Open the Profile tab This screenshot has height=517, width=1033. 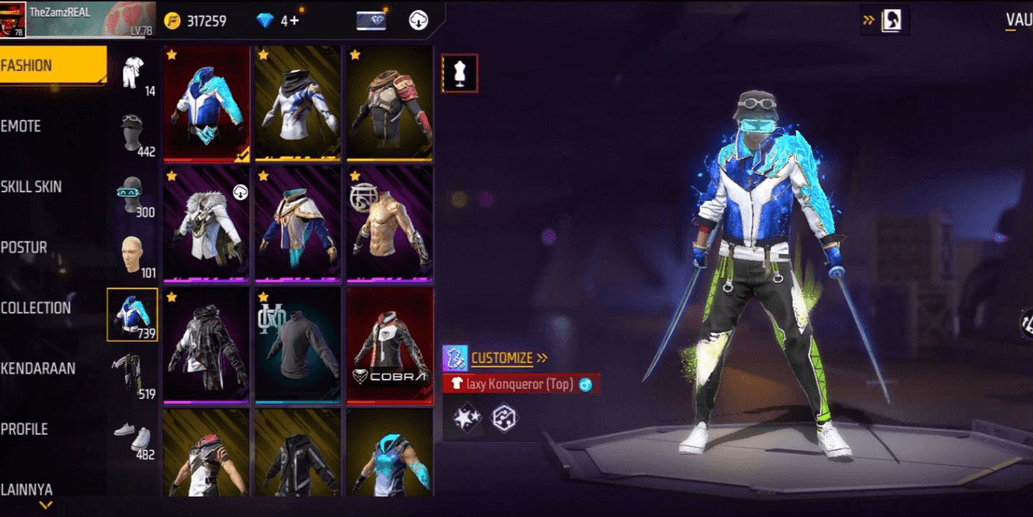tap(25, 429)
